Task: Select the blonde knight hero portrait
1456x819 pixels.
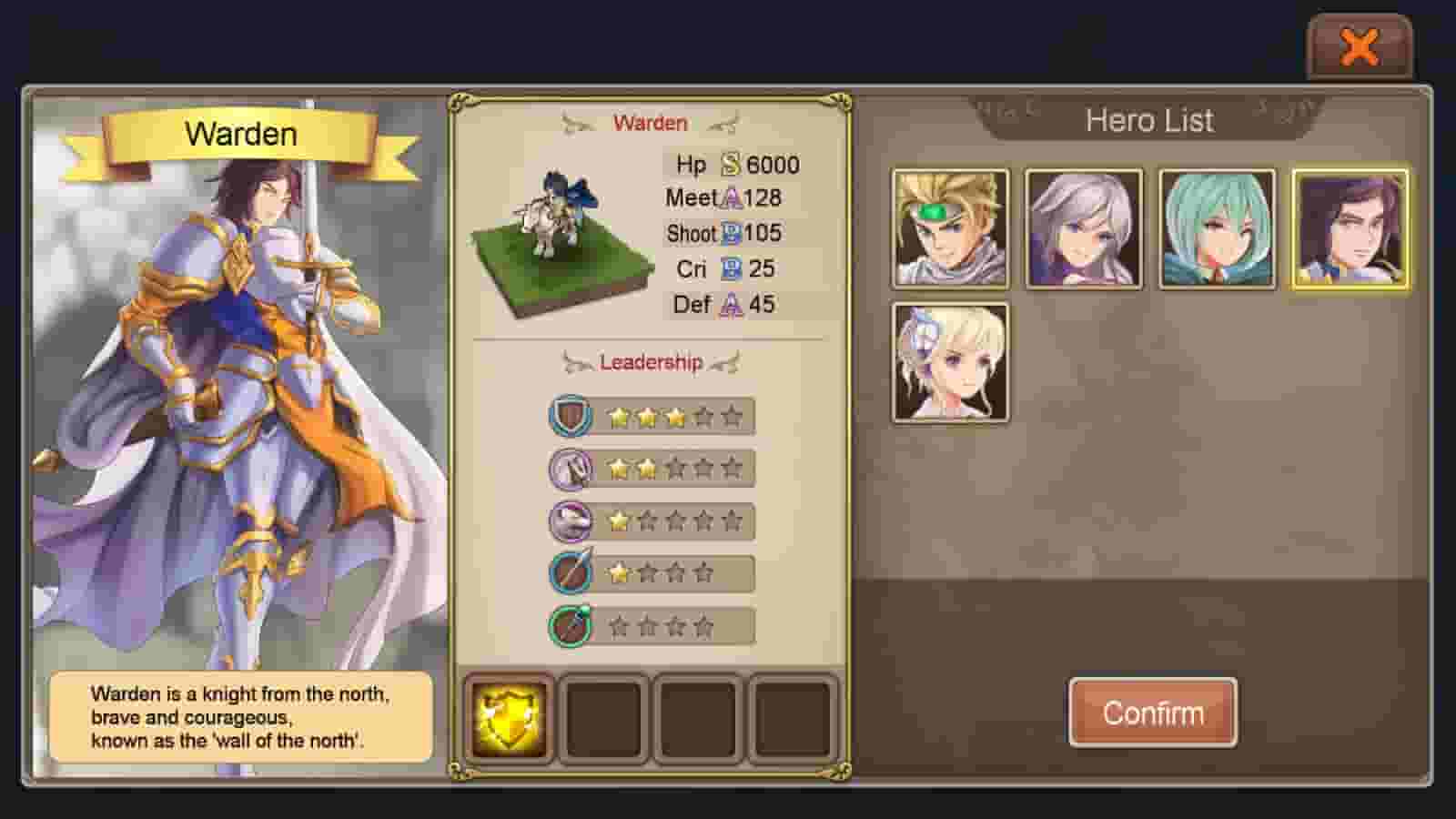Action: (x=948, y=227)
